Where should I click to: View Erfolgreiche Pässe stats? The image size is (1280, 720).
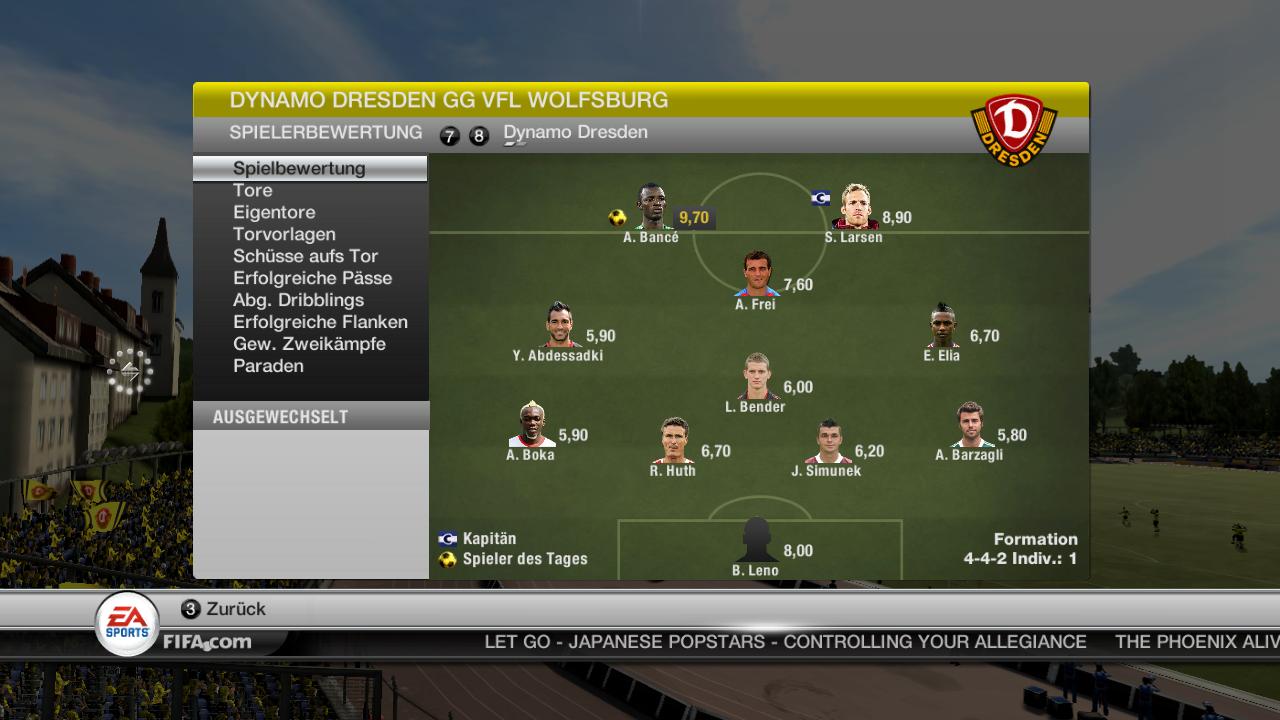click(312, 278)
